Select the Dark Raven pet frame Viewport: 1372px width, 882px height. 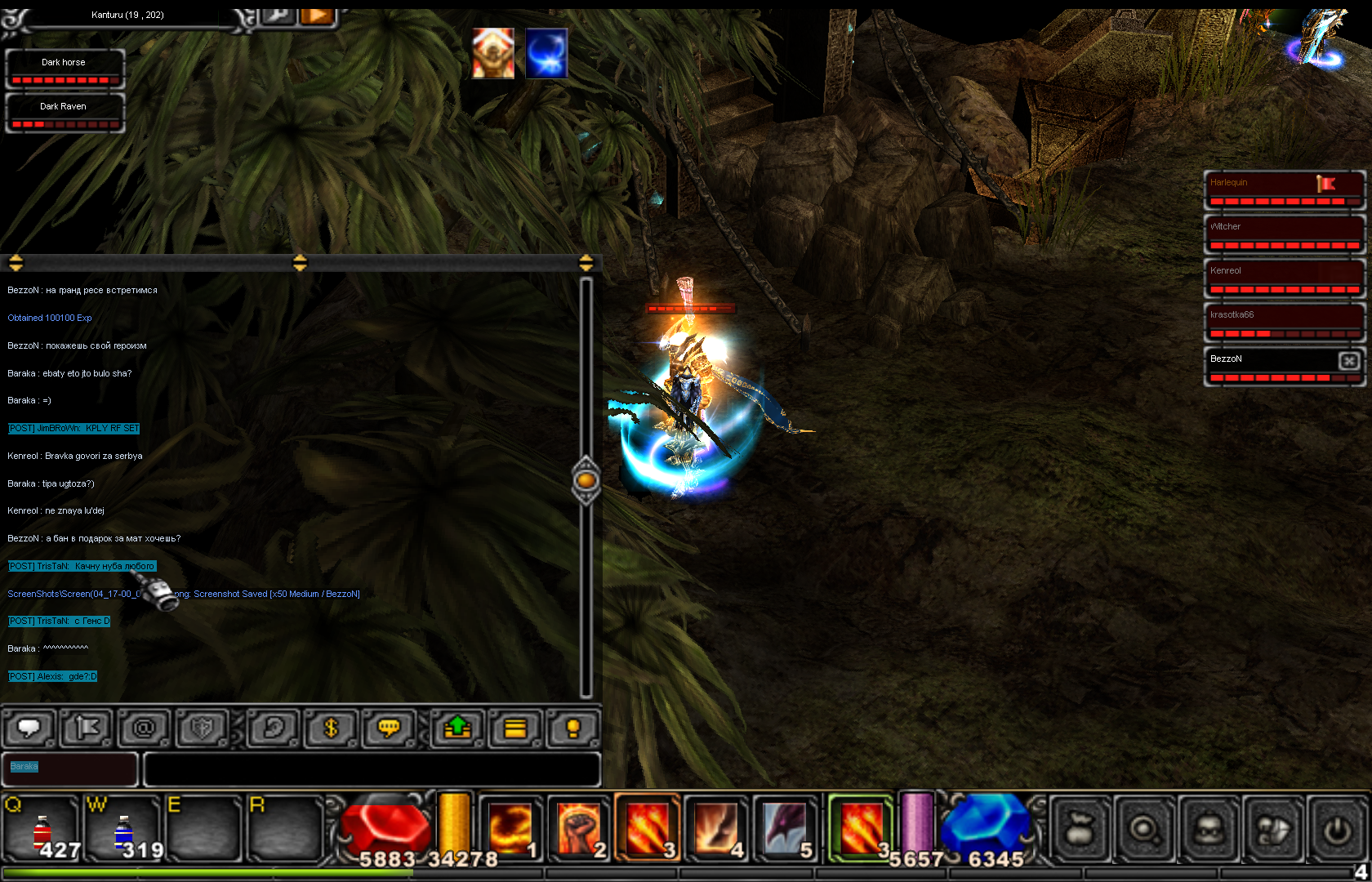click(x=65, y=113)
